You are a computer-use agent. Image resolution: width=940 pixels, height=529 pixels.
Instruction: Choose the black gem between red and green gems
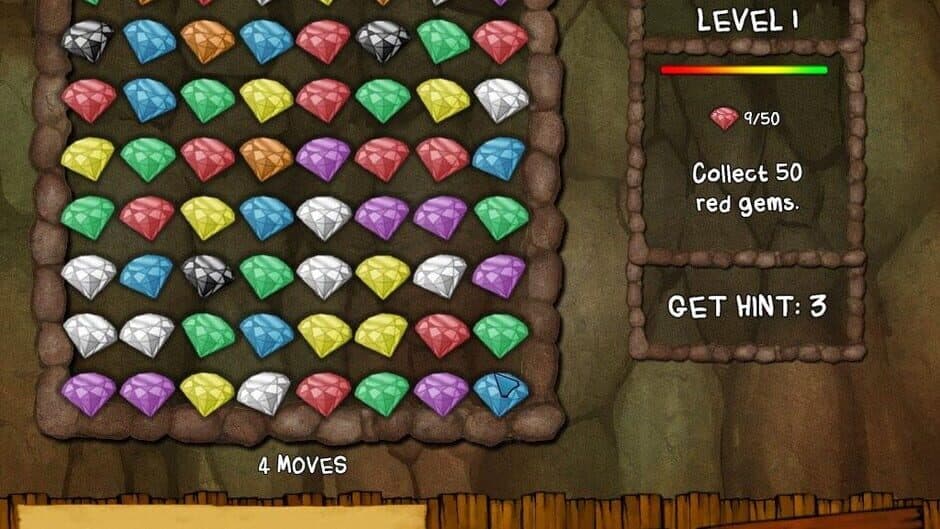pos(383,41)
